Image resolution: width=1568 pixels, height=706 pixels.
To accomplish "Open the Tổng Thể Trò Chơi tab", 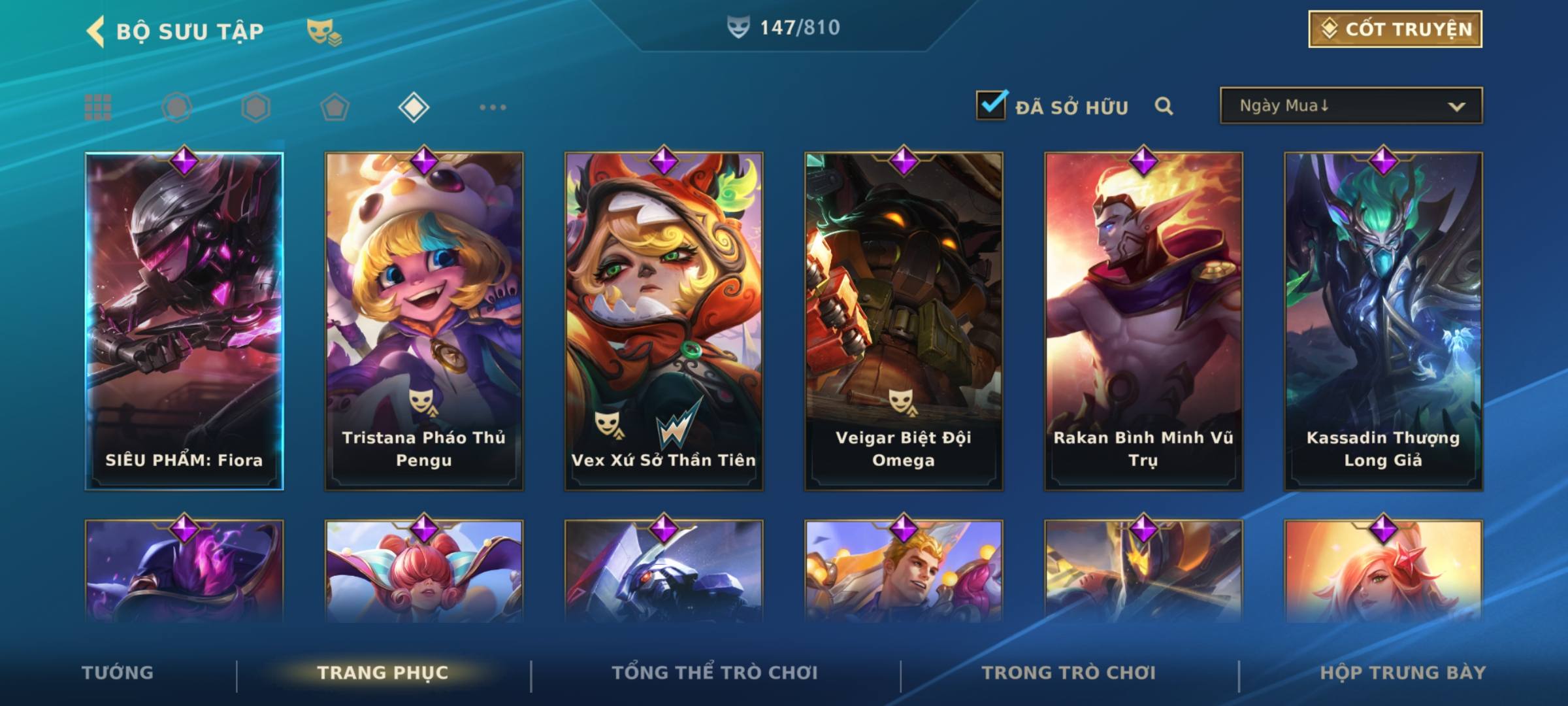I will click(x=715, y=673).
